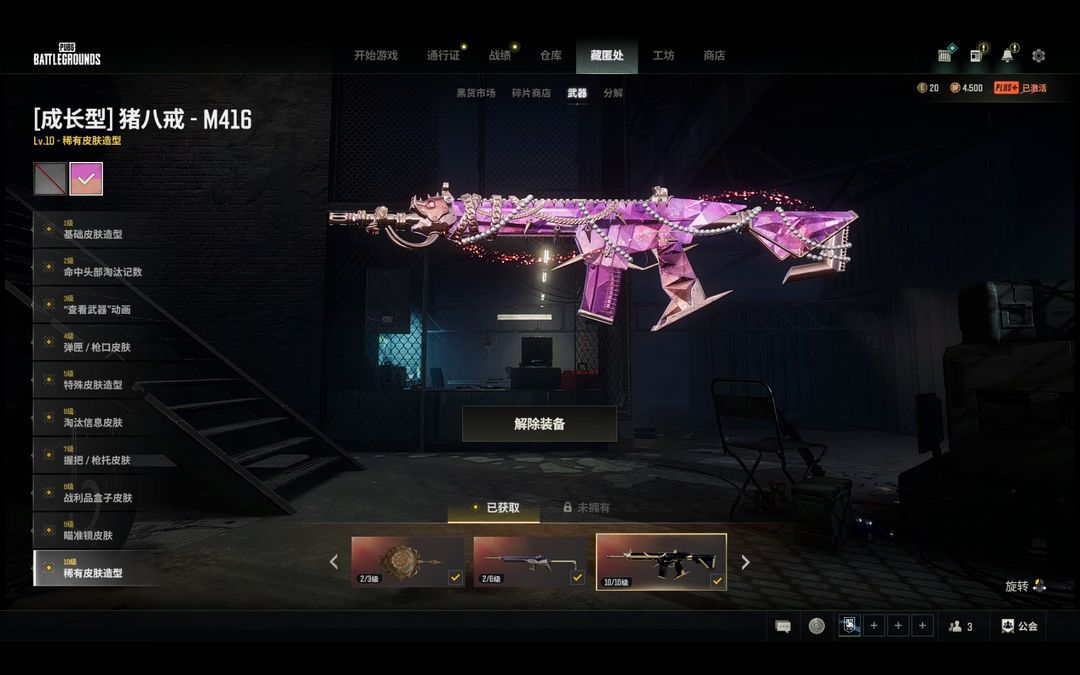Go to the 仓库 tab
Image resolution: width=1080 pixels, height=675 pixels.
tap(551, 56)
